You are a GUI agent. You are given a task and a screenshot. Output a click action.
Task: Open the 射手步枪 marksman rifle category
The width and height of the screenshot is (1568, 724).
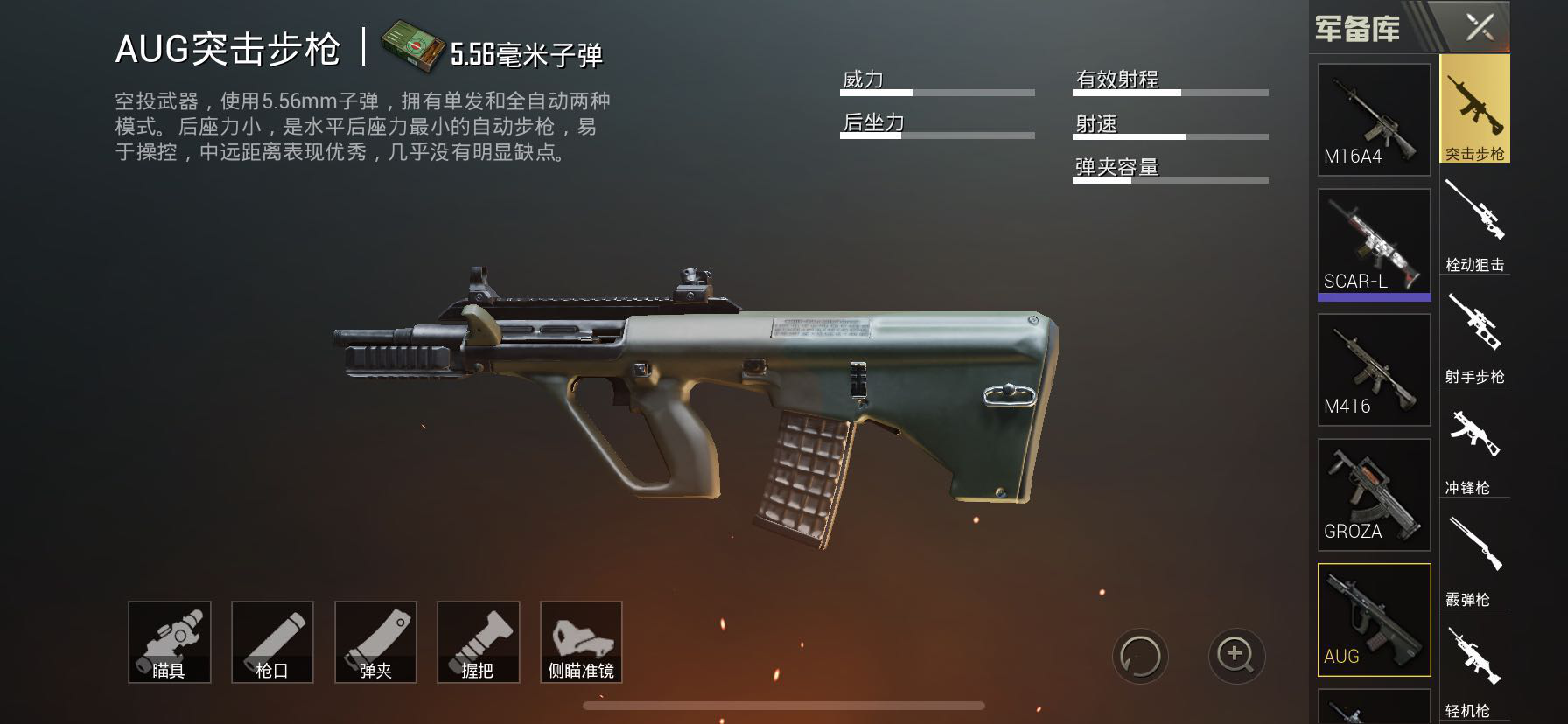point(1474,333)
